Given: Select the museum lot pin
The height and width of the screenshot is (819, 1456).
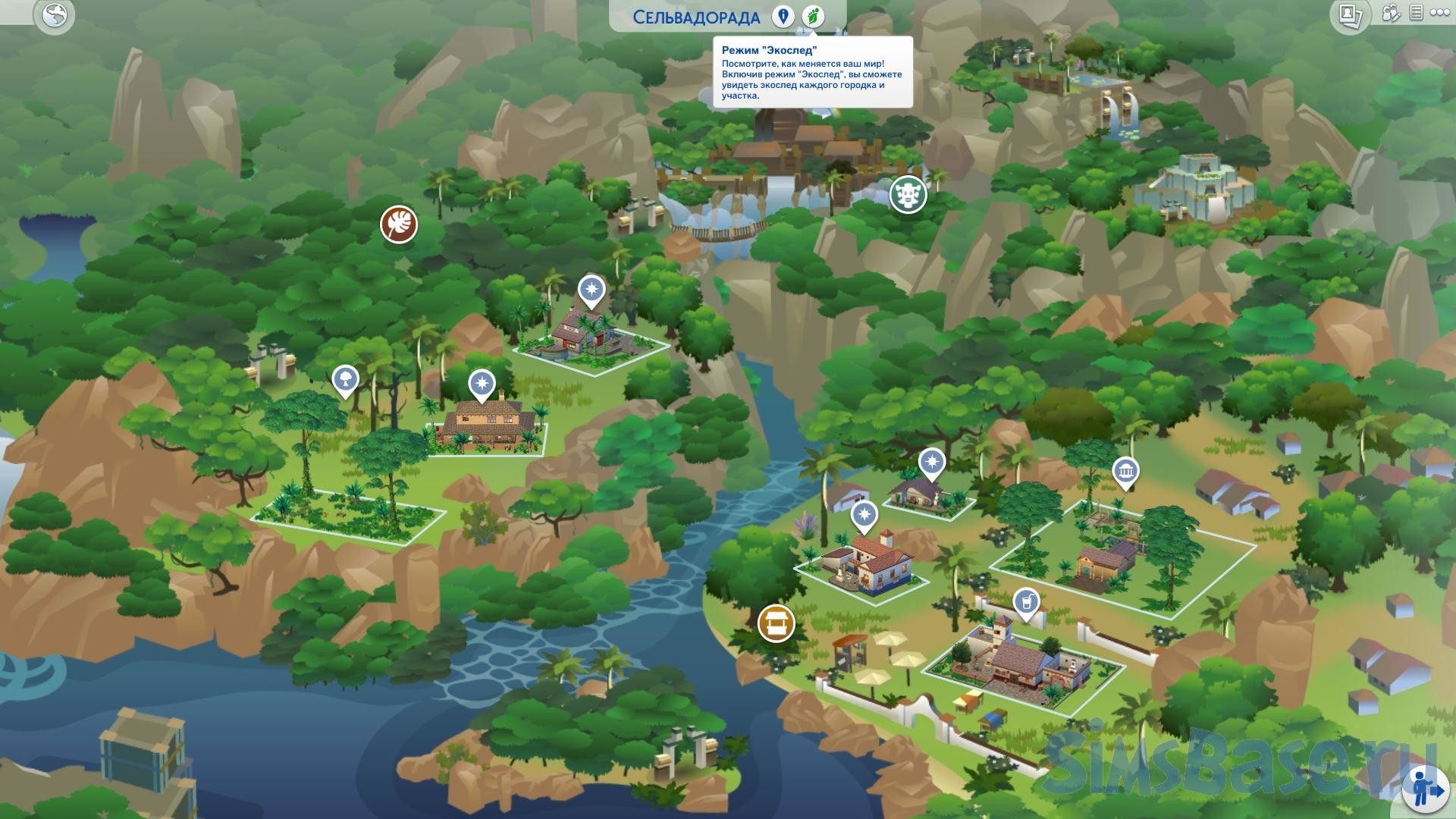Looking at the screenshot, I should pos(1125,471).
